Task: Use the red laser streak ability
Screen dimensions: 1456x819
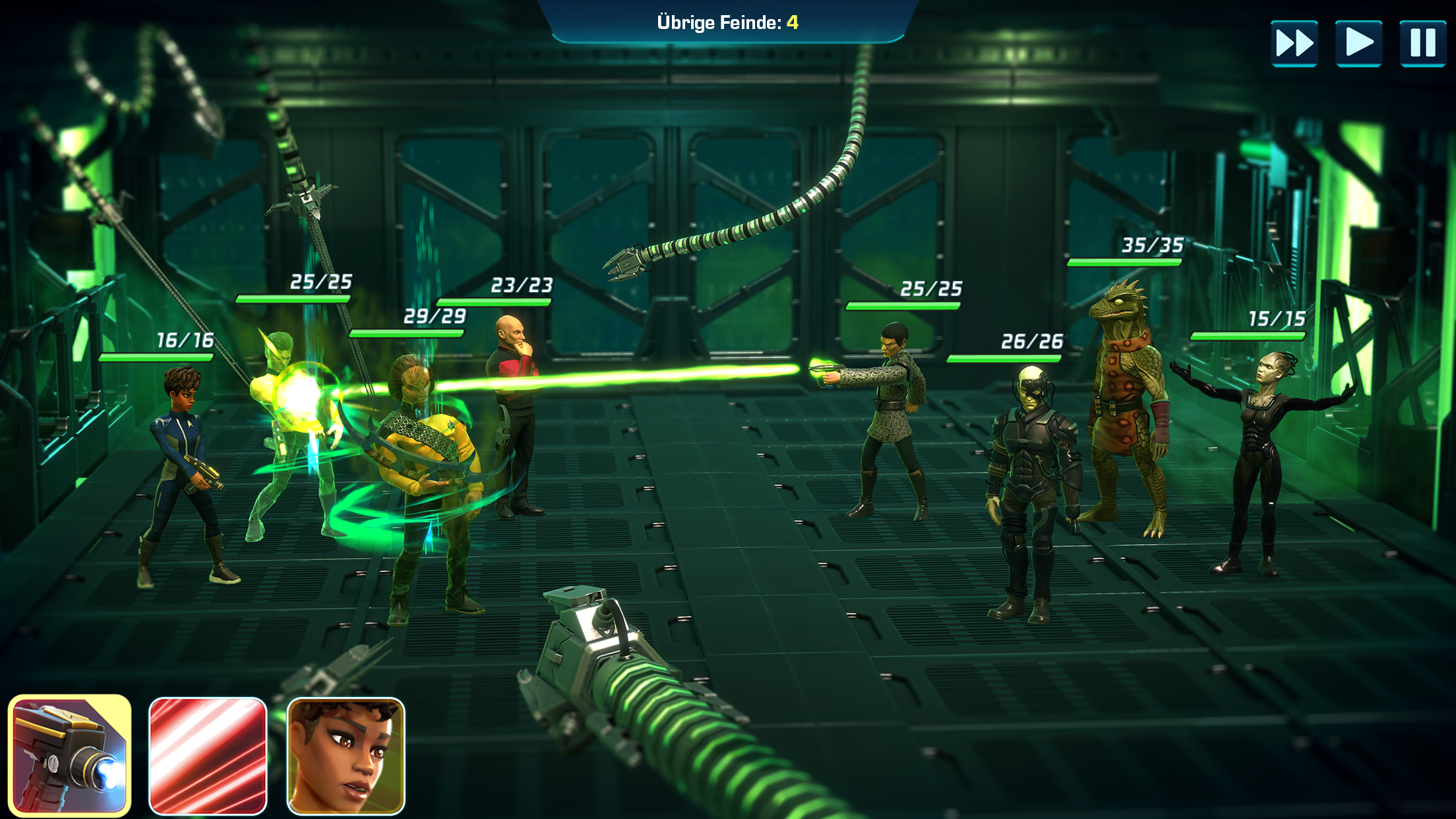Action: (208, 756)
